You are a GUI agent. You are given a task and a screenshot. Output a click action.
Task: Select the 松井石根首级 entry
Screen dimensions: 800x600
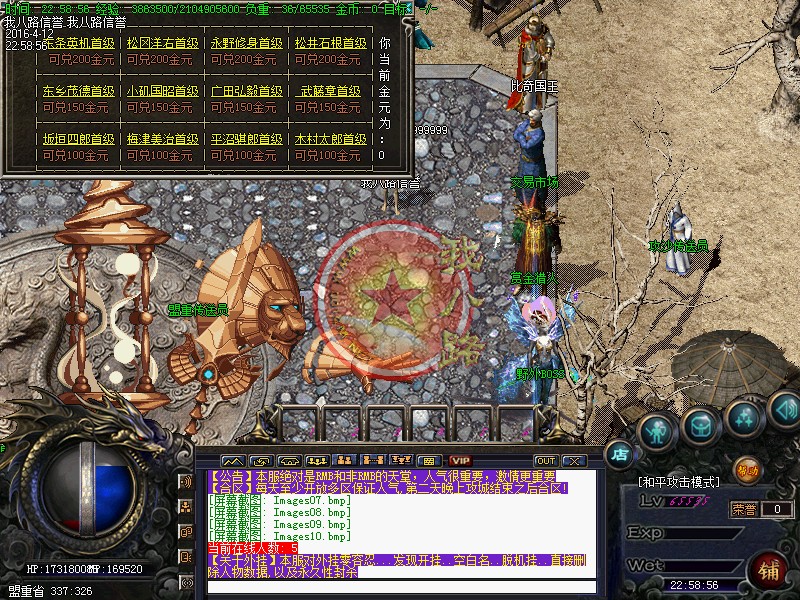point(330,44)
